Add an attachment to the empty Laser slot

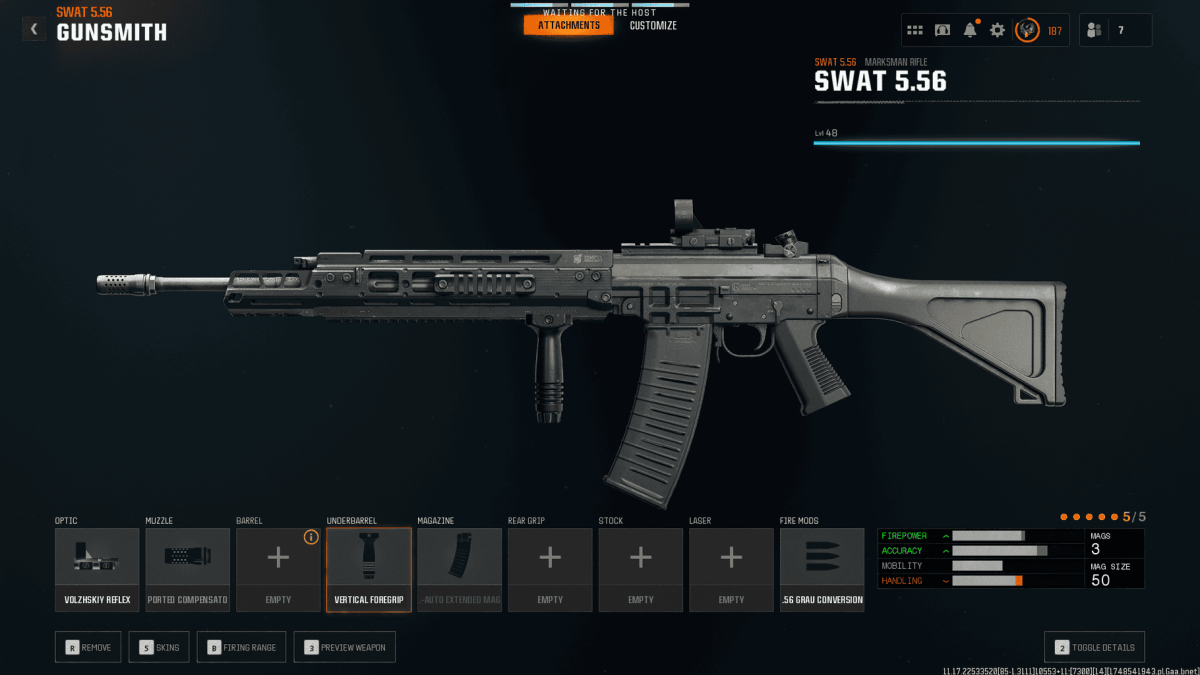(731, 569)
